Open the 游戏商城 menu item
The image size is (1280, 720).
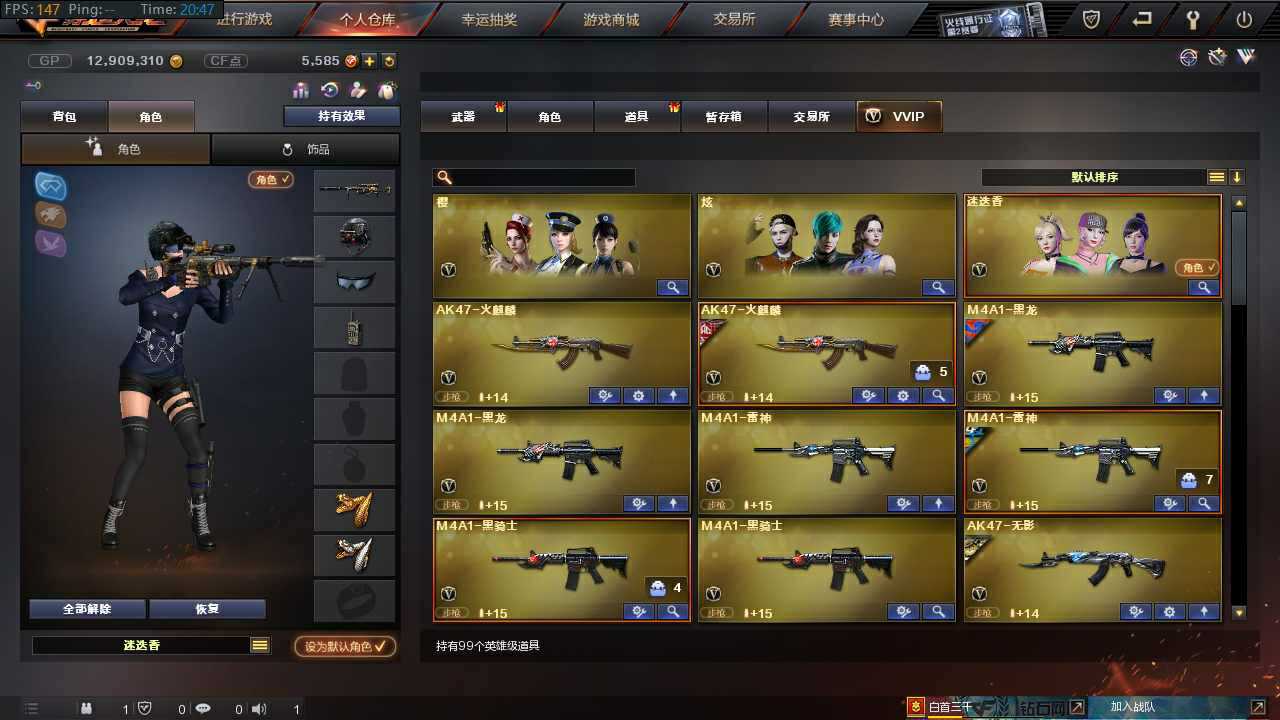pos(610,18)
